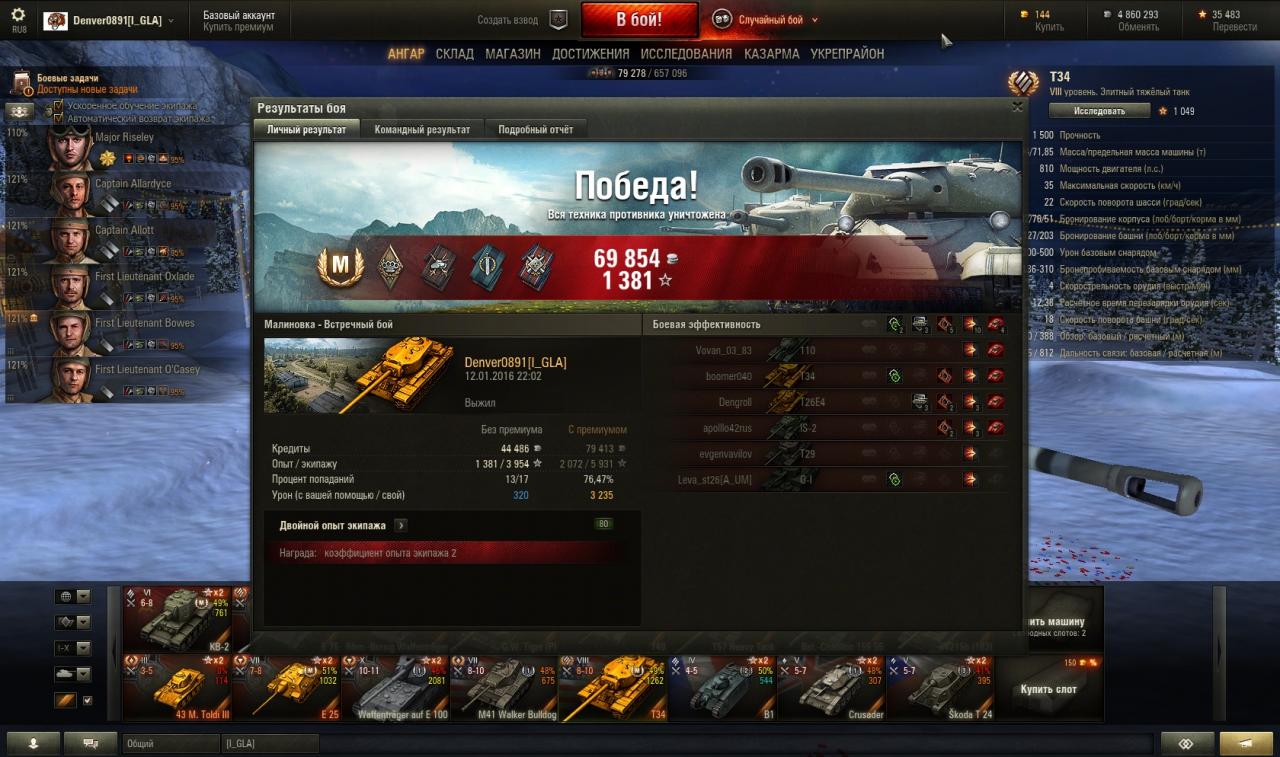
Task: Select the E 25 tank in carousel
Action: [x=286, y=688]
